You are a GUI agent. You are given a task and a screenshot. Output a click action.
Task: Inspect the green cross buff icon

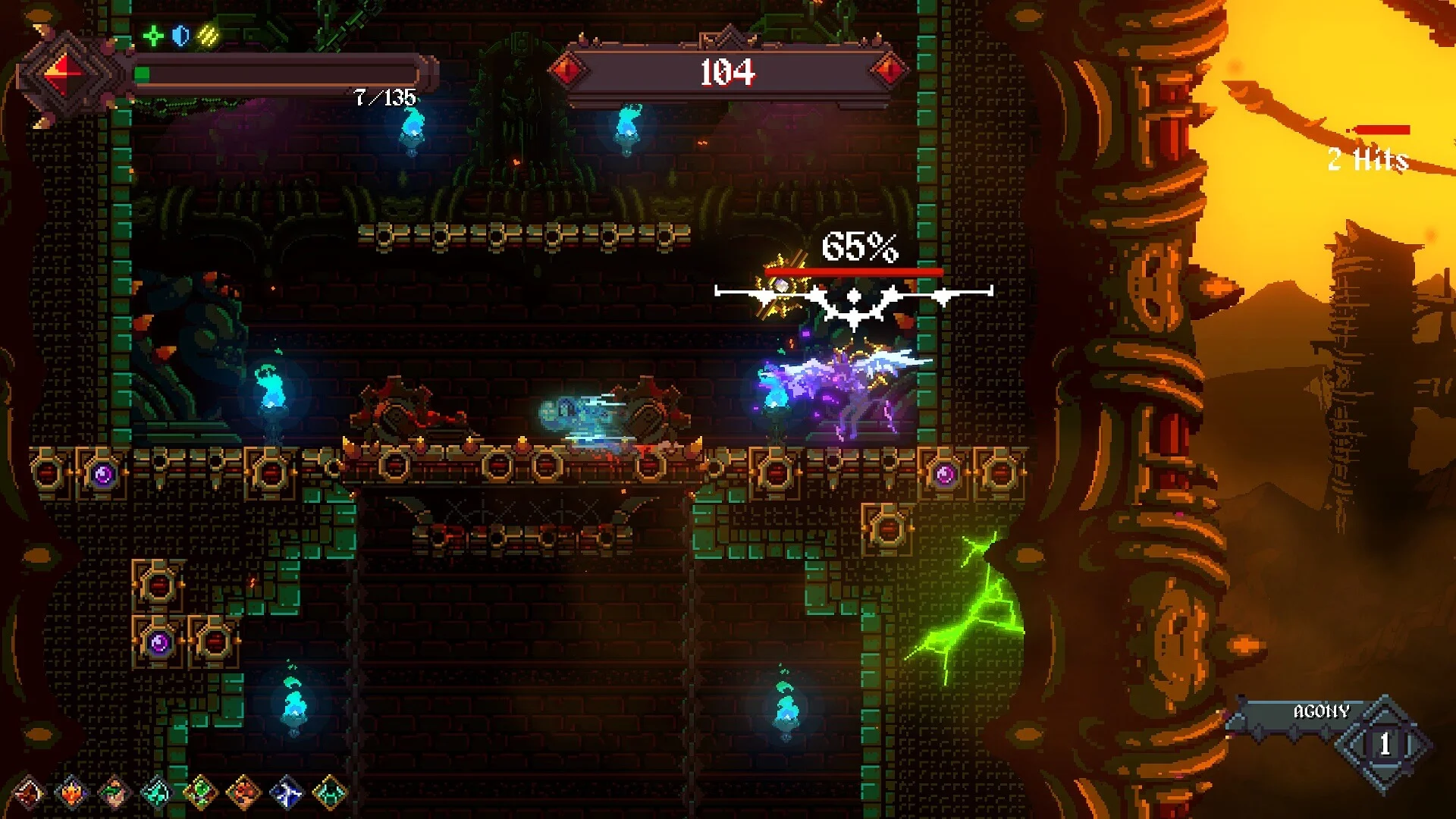153,36
